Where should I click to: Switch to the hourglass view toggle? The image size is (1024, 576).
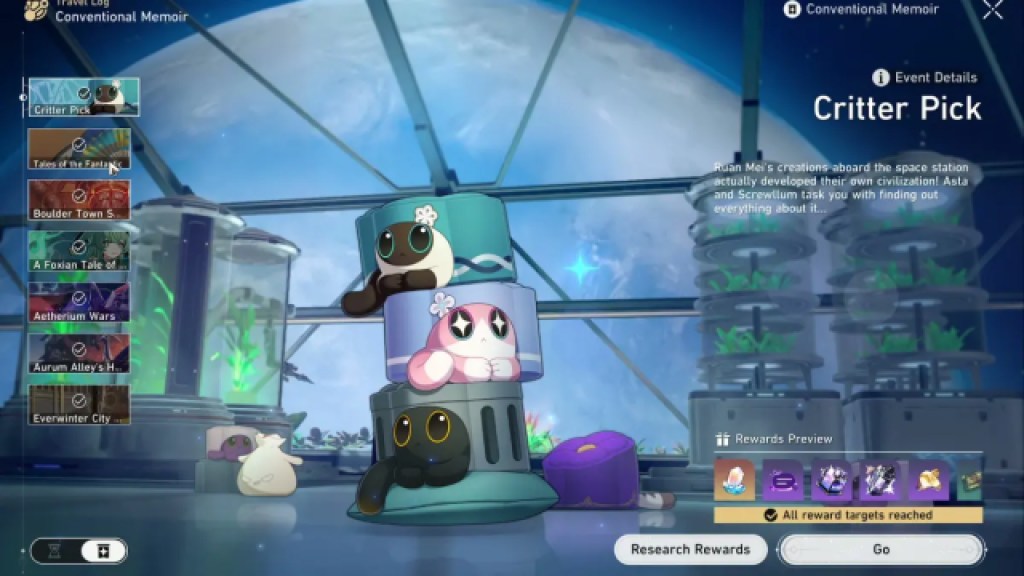56,550
